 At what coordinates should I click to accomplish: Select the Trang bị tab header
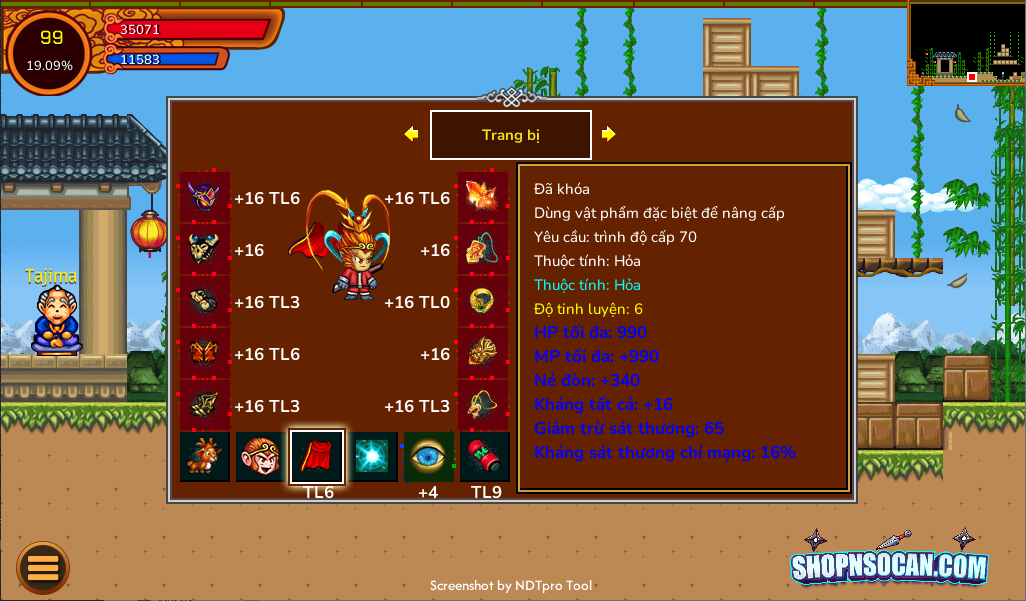tap(510, 135)
